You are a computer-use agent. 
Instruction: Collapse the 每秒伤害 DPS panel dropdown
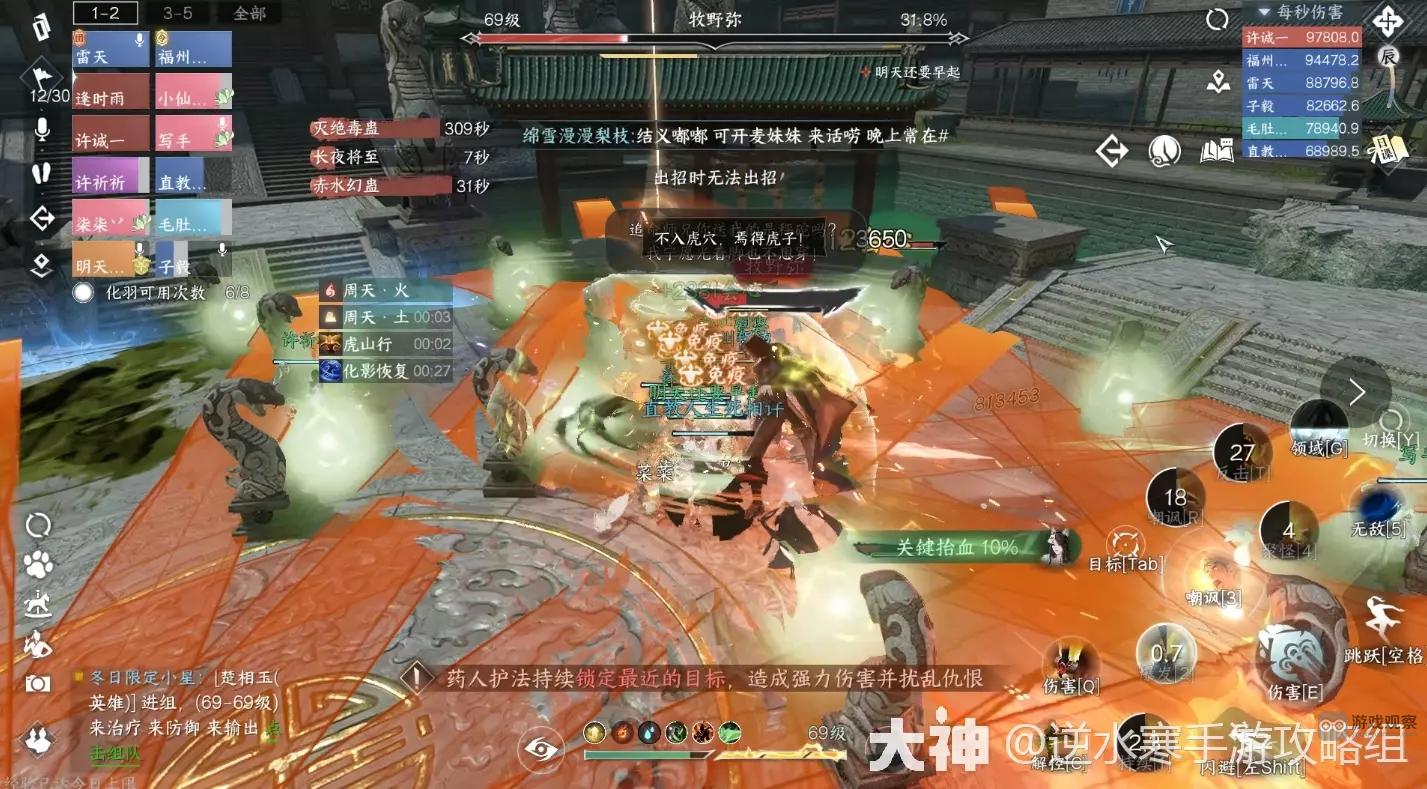coord(1263,12)
